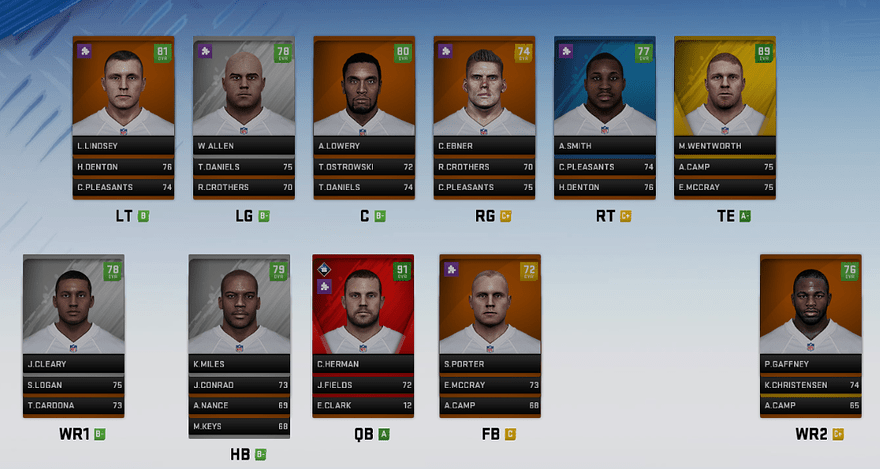This screenshot has width=880, height=469.
Task: Open the A.Lowery center card
Action: (364, 95)
